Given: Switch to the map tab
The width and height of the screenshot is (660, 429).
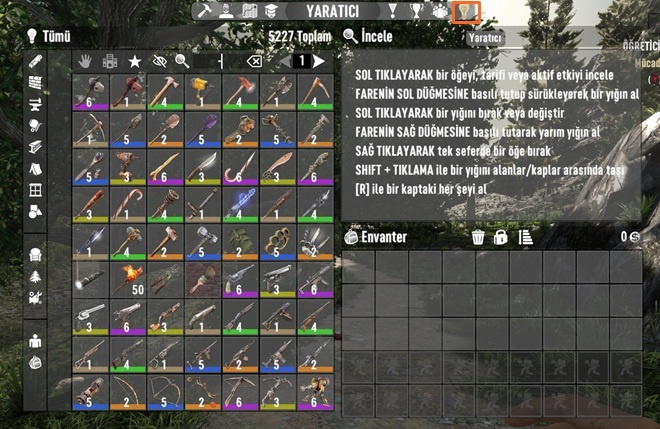Looking at the screenshot, I should click(x=249, y=11).
